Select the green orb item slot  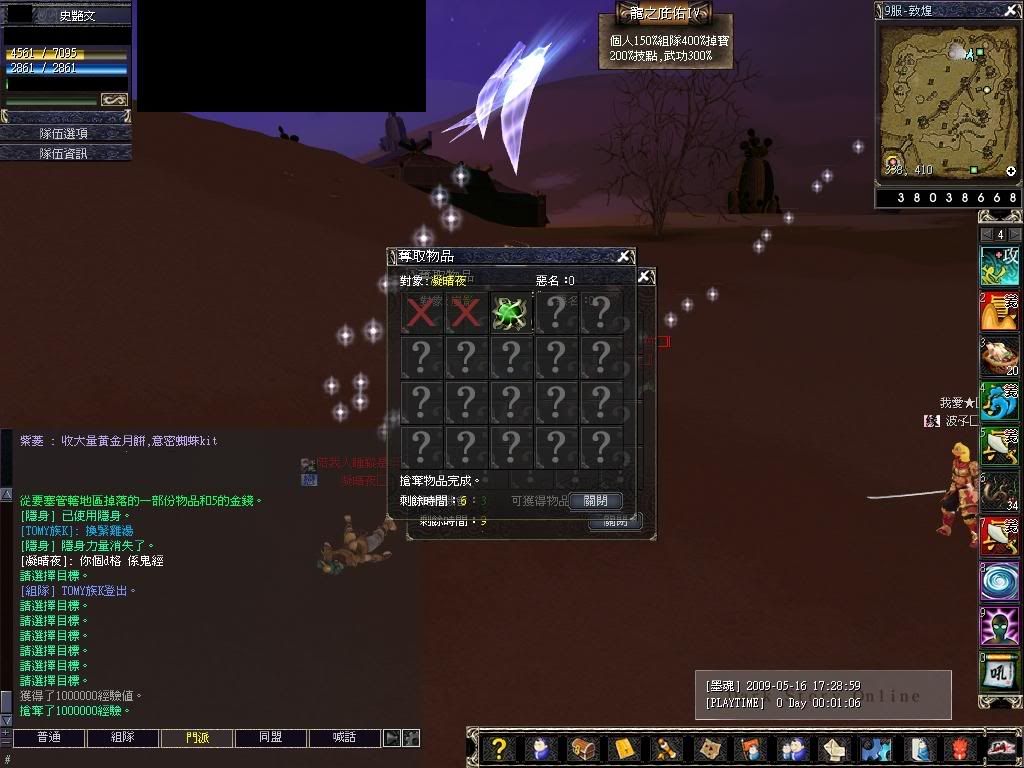(x=511, y=313)
